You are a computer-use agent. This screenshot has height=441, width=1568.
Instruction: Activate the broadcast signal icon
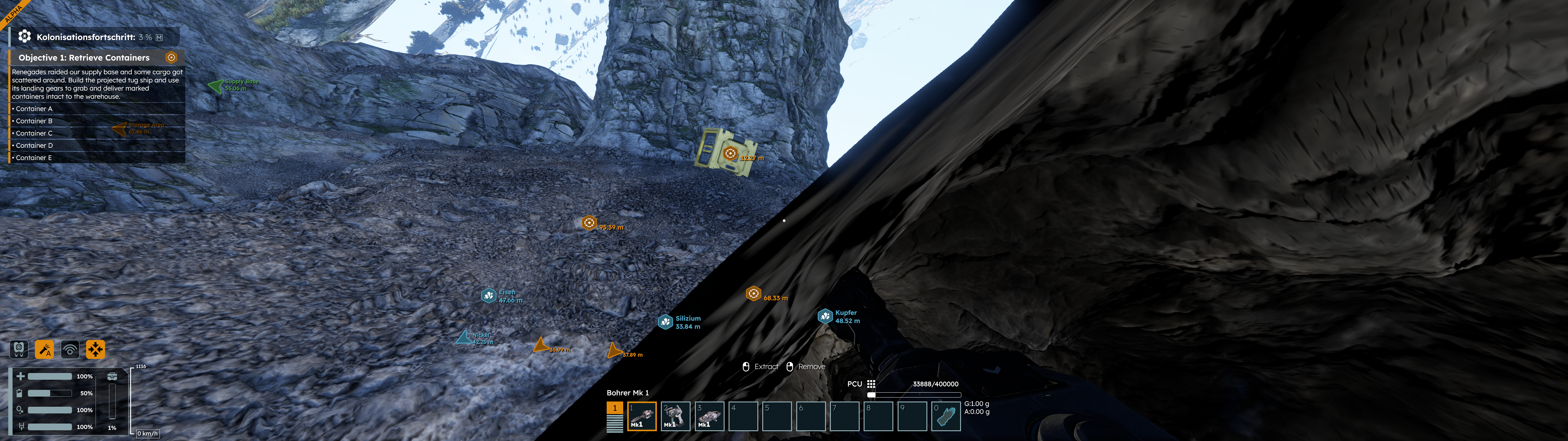(70, 349)
